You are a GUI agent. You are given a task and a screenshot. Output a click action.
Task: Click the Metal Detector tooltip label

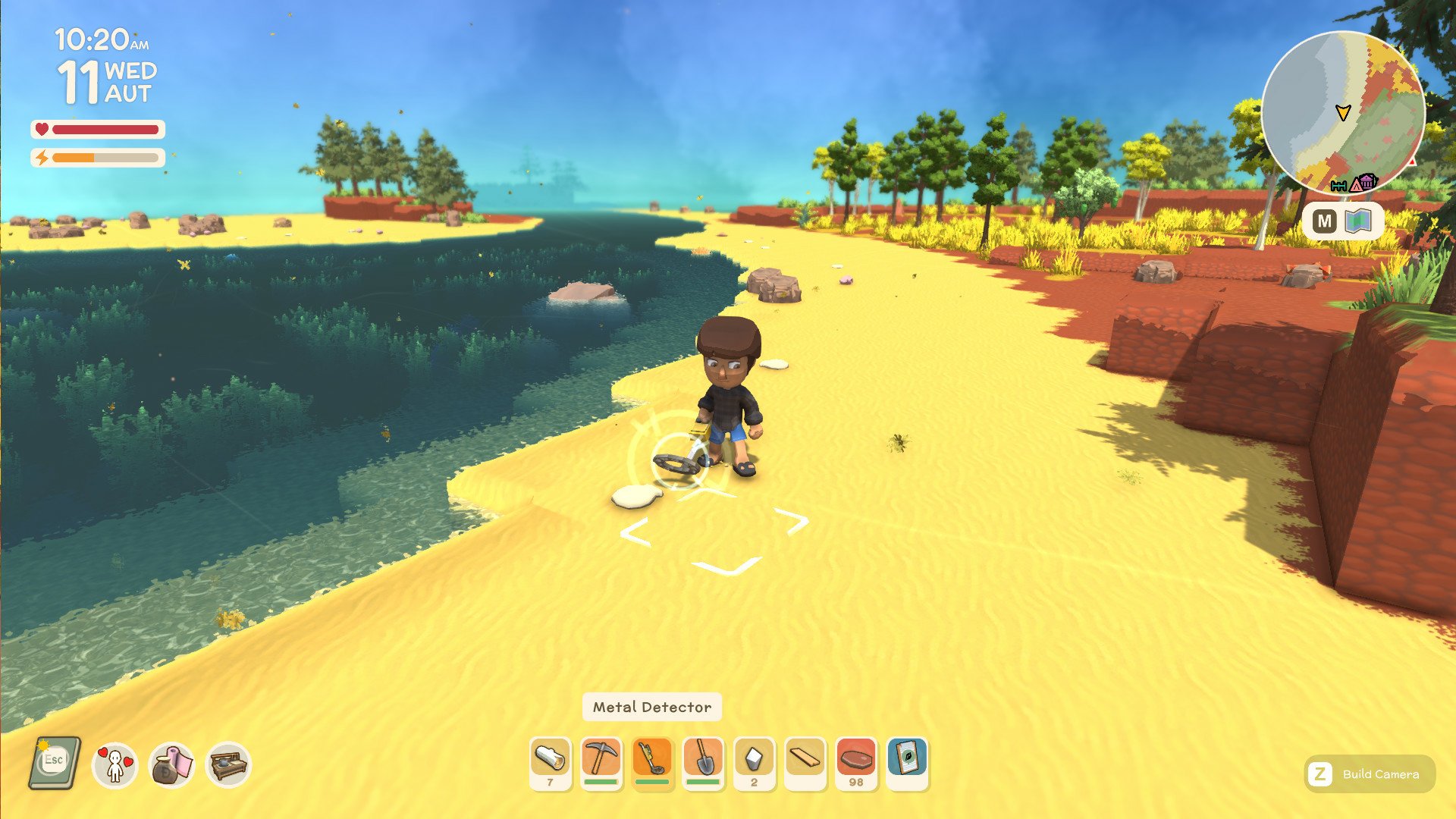(x=651, y=707)
